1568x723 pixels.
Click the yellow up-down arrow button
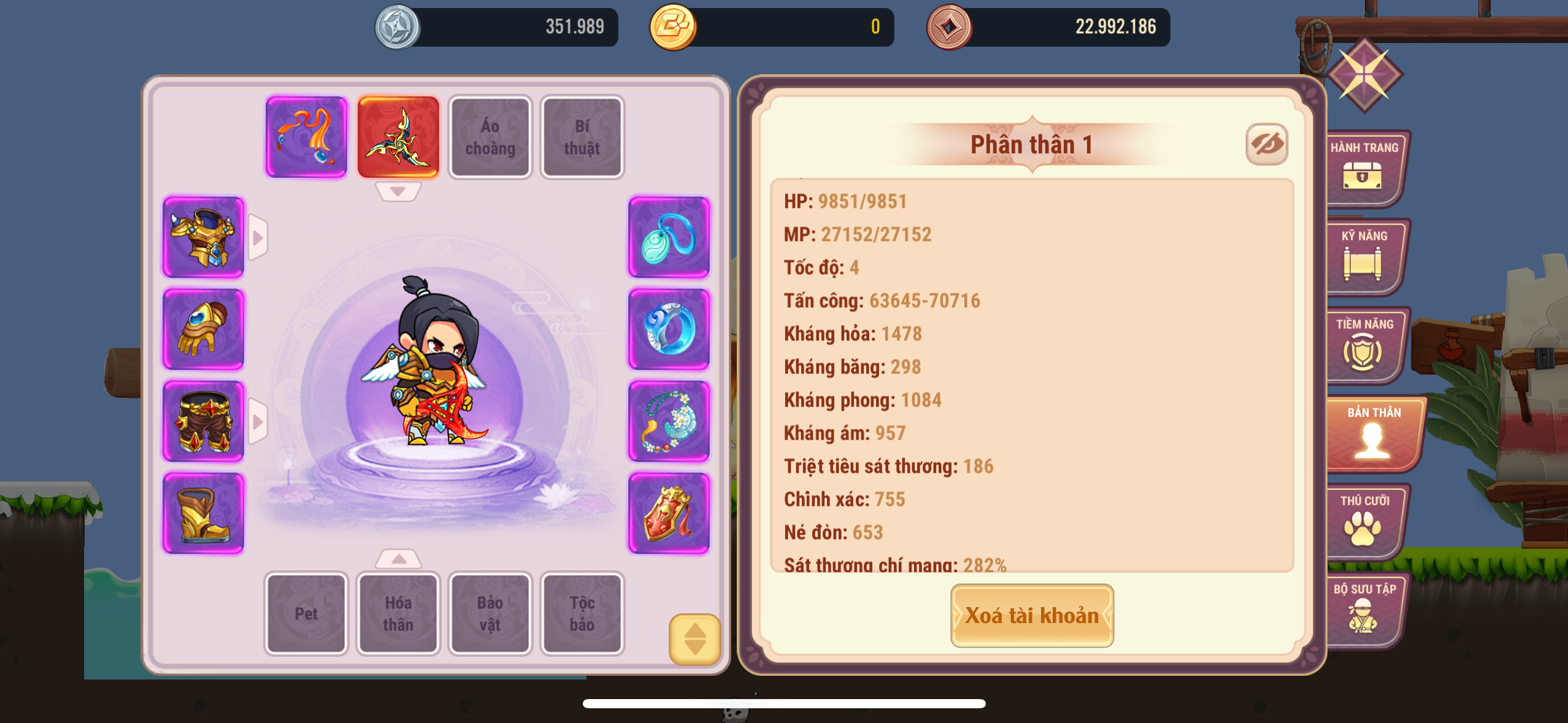click(x=694, y=639)
